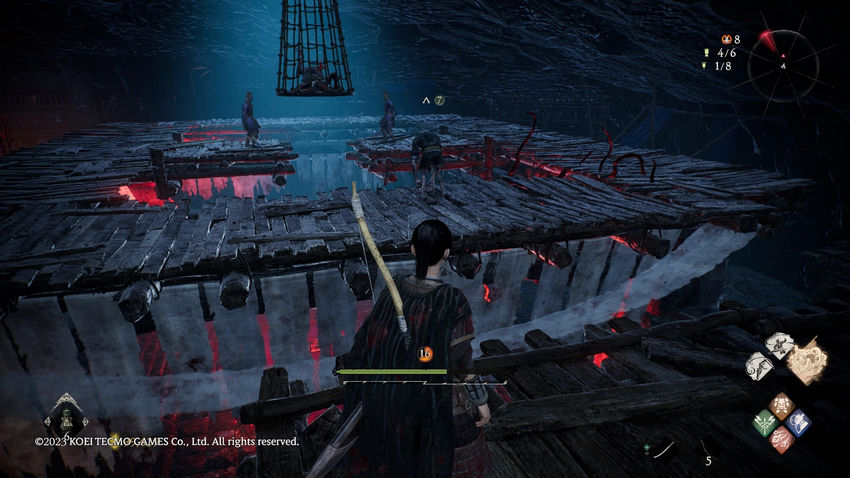Use the blue diamond item slot
850x478 pixels.
pos(798,422)
